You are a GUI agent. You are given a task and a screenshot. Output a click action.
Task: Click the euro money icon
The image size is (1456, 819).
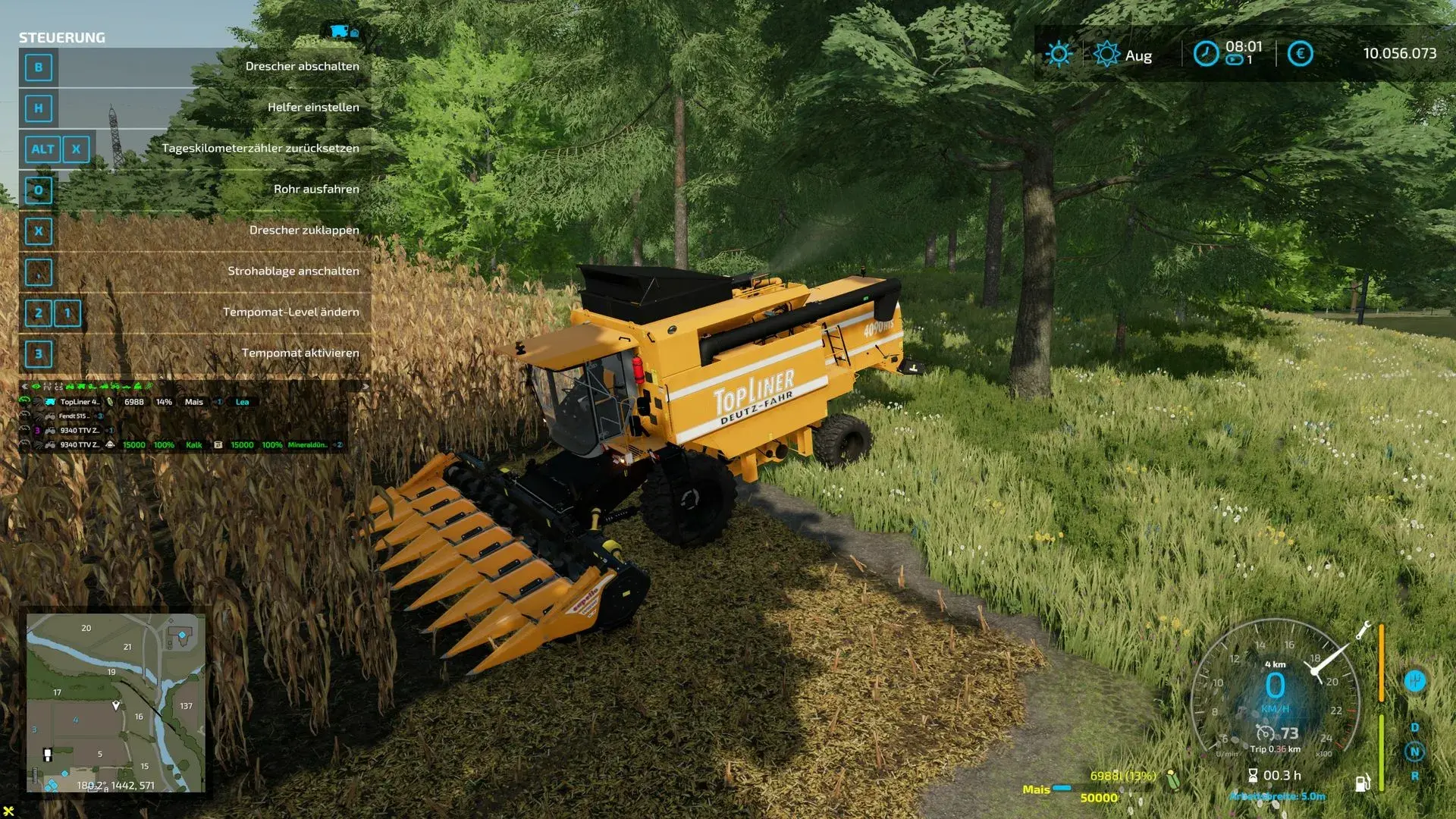[1300, 54]
